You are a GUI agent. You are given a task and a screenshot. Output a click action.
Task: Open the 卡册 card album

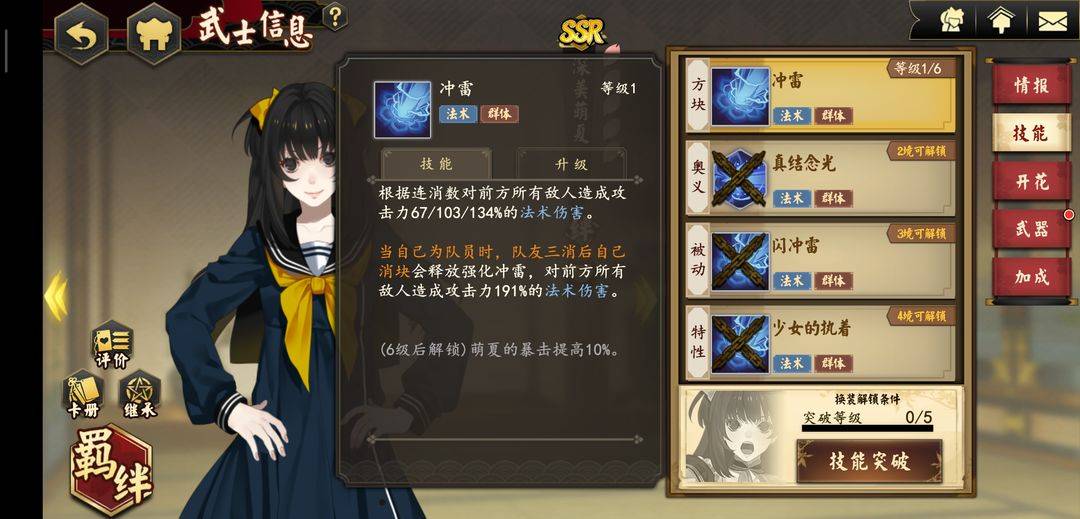coord(83,394)
